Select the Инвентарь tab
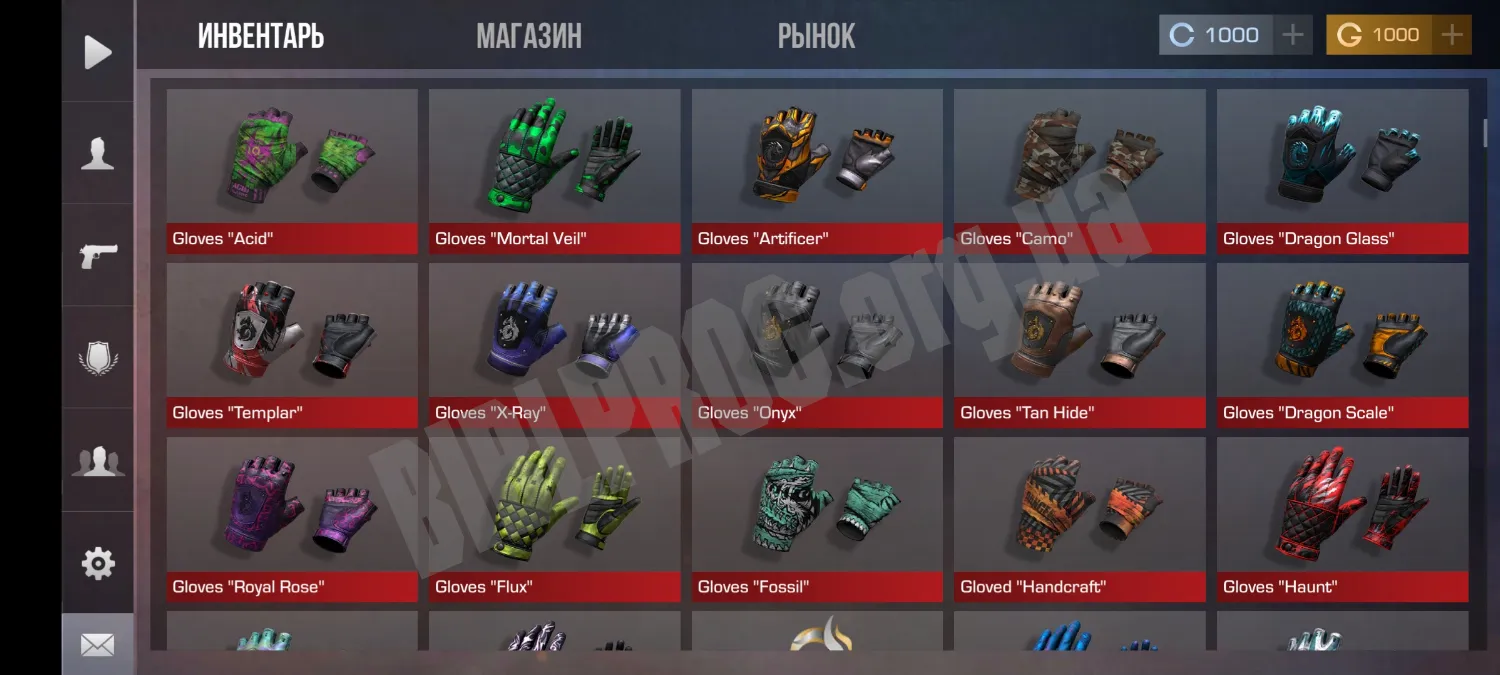 (x=261, y=37)
